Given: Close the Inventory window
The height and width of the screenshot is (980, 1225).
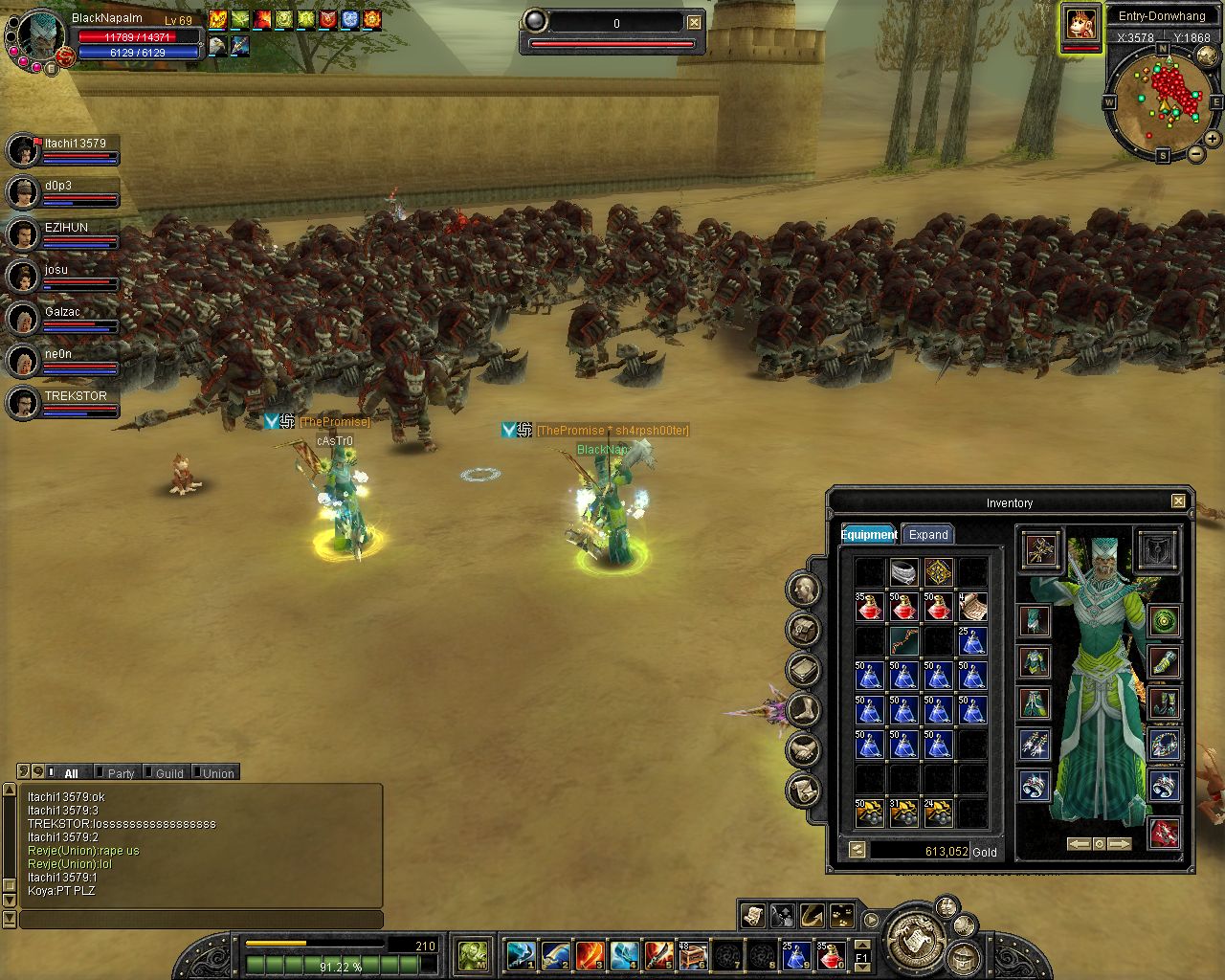Looking at the screenshot, I should click(1178, 501).
